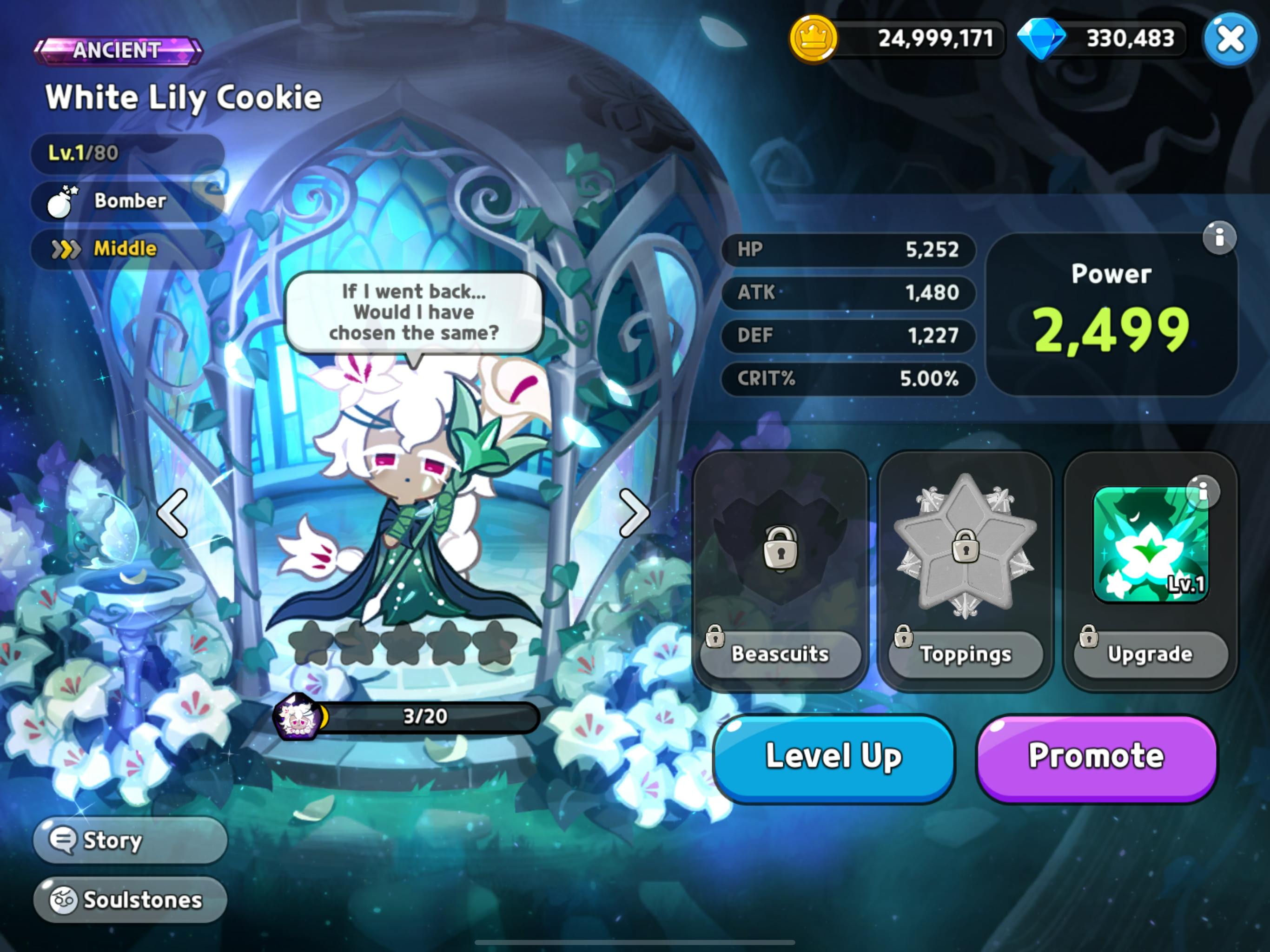Select the soulstone progress icon

[x=298, y=717]
